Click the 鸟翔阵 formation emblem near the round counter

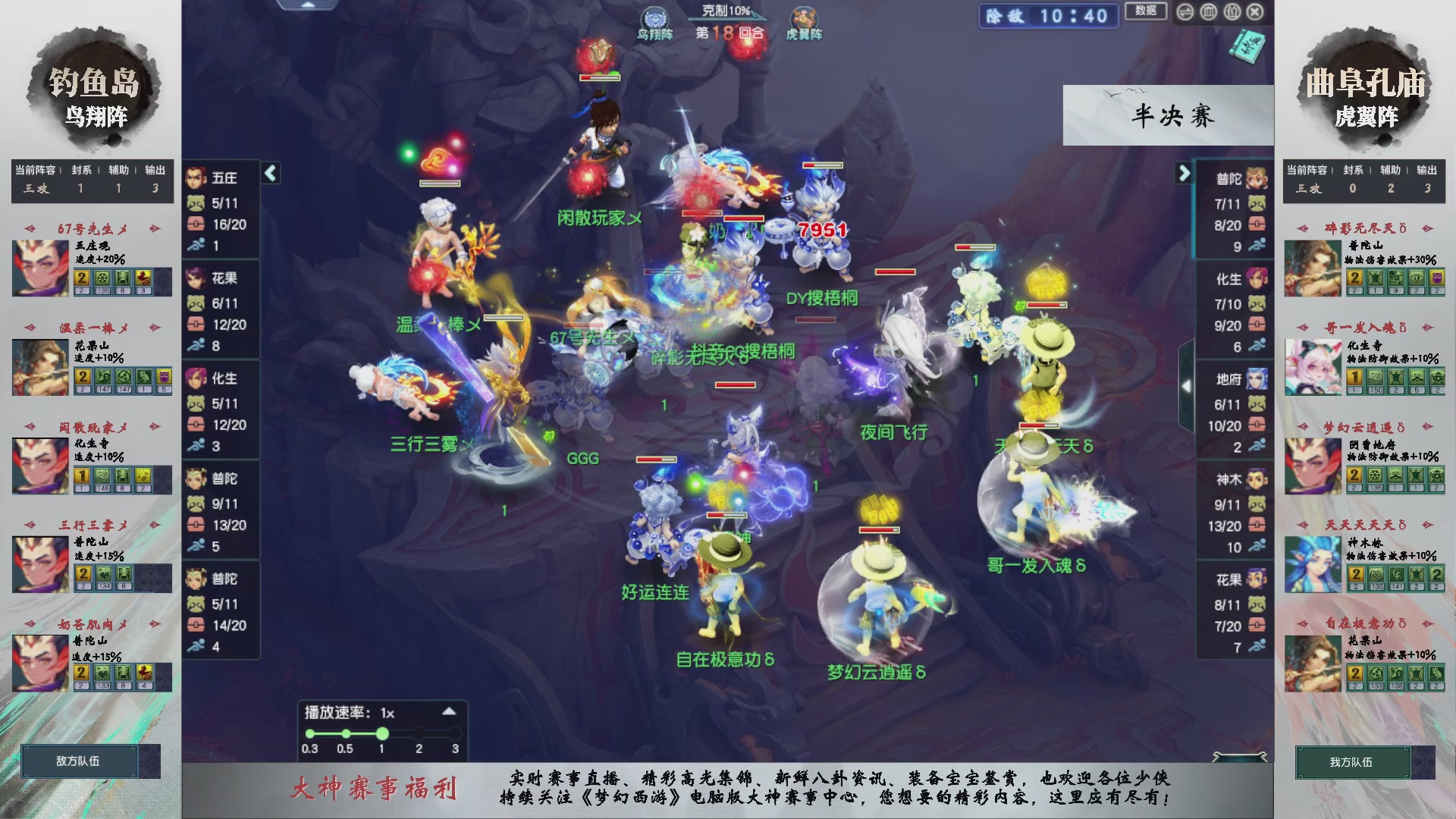click(654, 18)
